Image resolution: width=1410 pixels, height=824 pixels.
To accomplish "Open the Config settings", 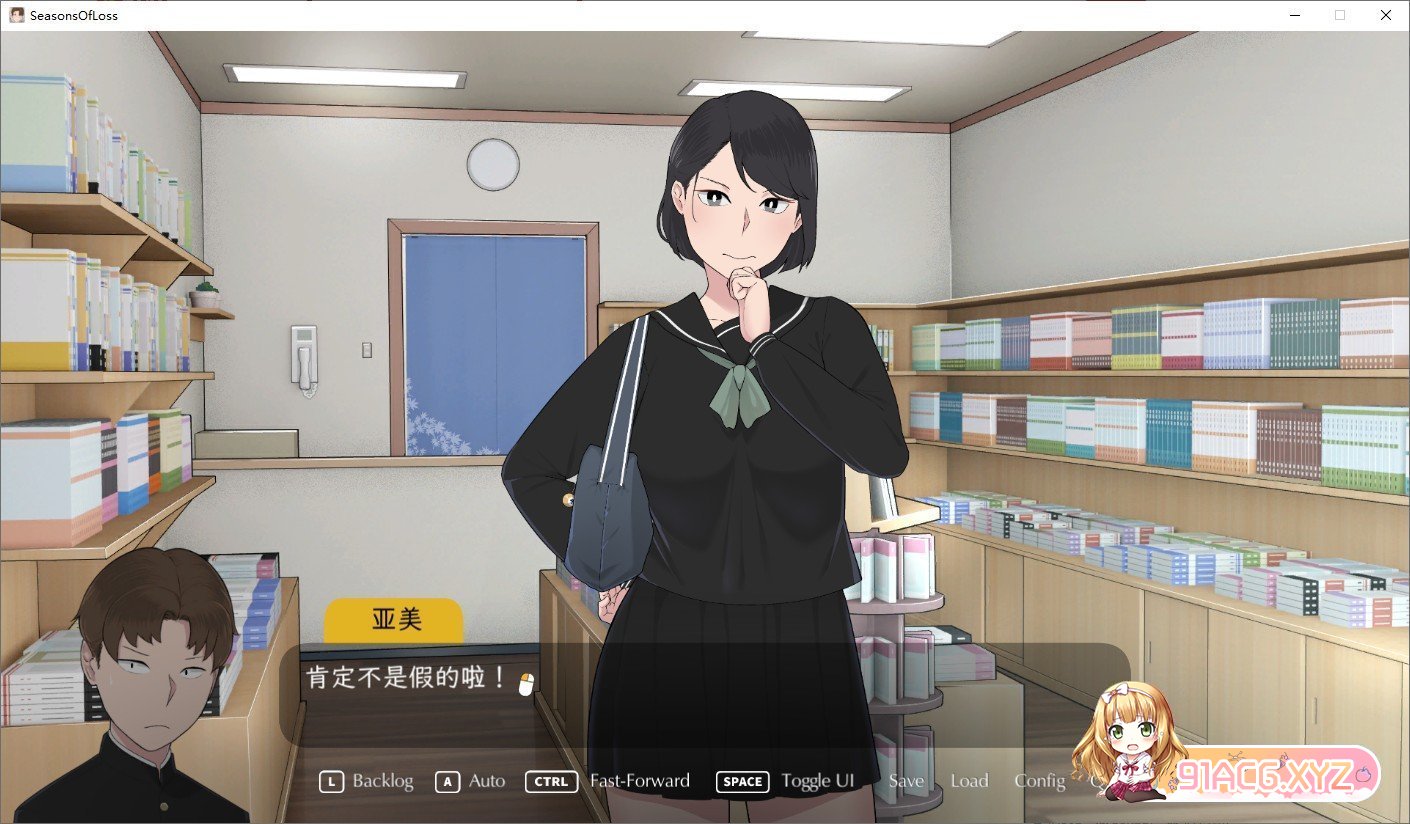I will (1040, 781).
